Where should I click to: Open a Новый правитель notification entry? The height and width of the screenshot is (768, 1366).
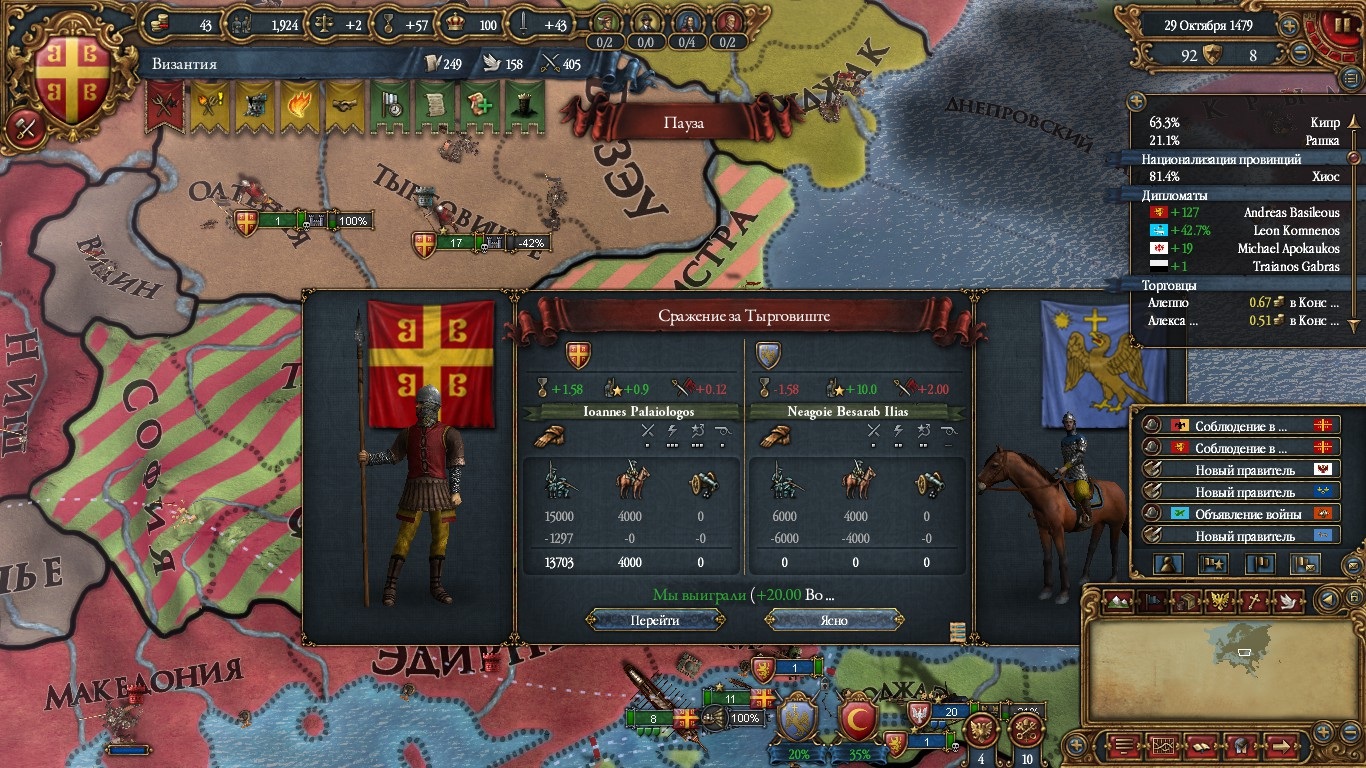coord(1248,469)
